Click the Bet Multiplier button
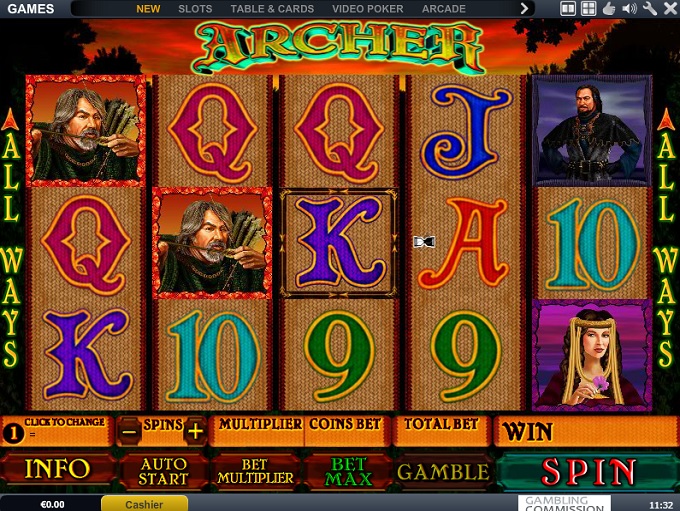Viewport: 680px width, 511px height. click(256, 471)
